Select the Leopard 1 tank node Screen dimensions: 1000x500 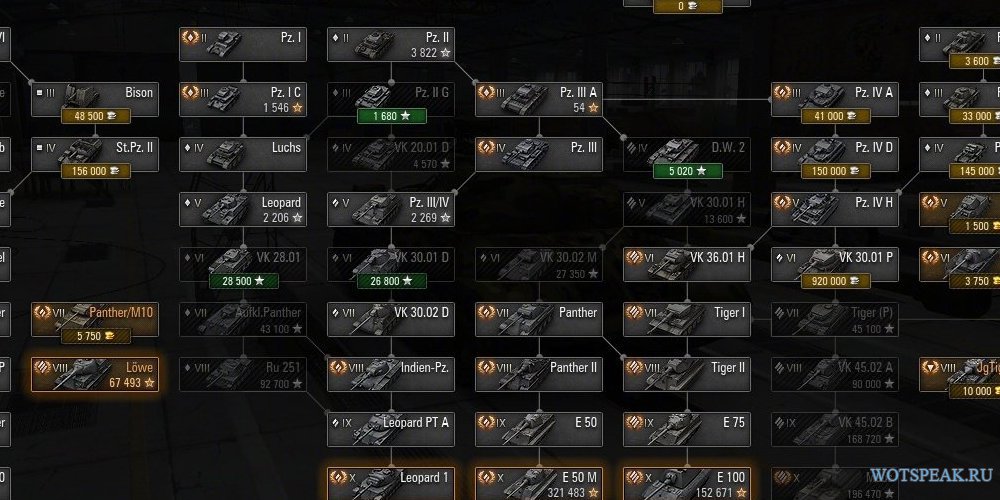click(x=391, y=478)
